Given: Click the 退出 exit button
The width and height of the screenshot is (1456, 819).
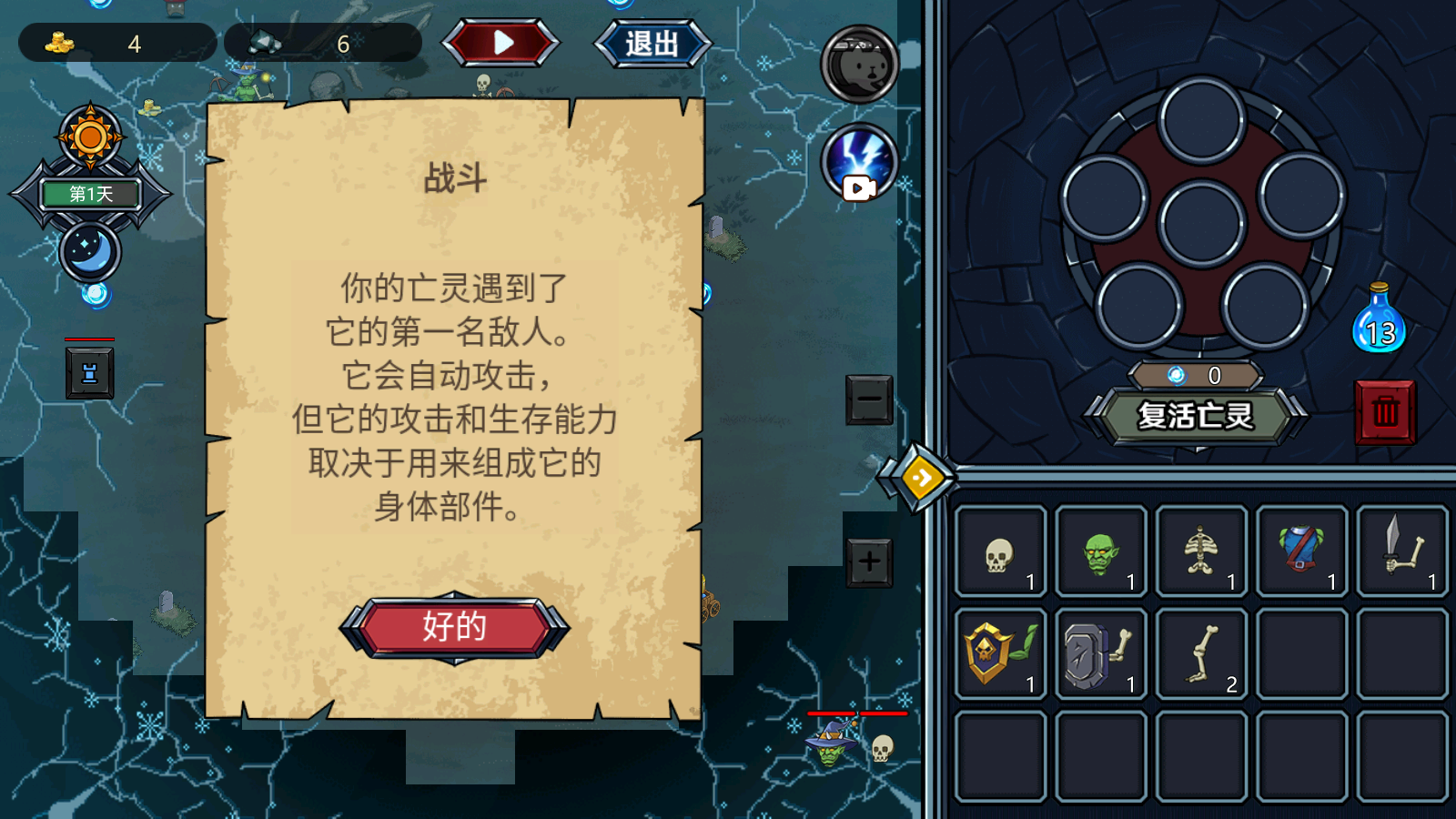Looking at the screenshot, I should click(652, 44).
